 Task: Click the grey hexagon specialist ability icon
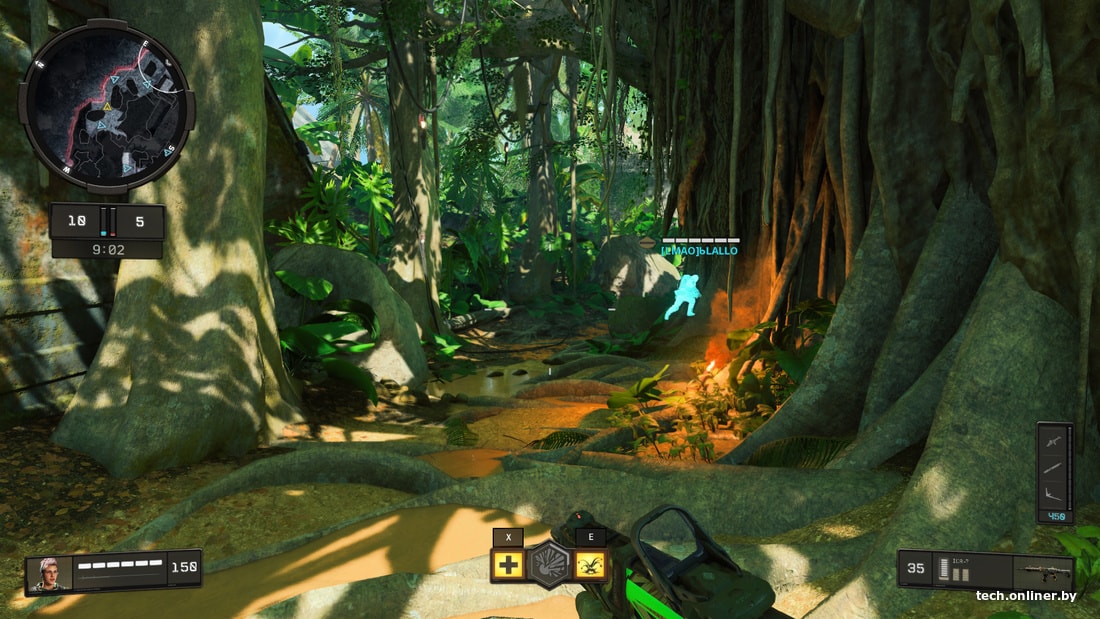click(x=549, y=564)
